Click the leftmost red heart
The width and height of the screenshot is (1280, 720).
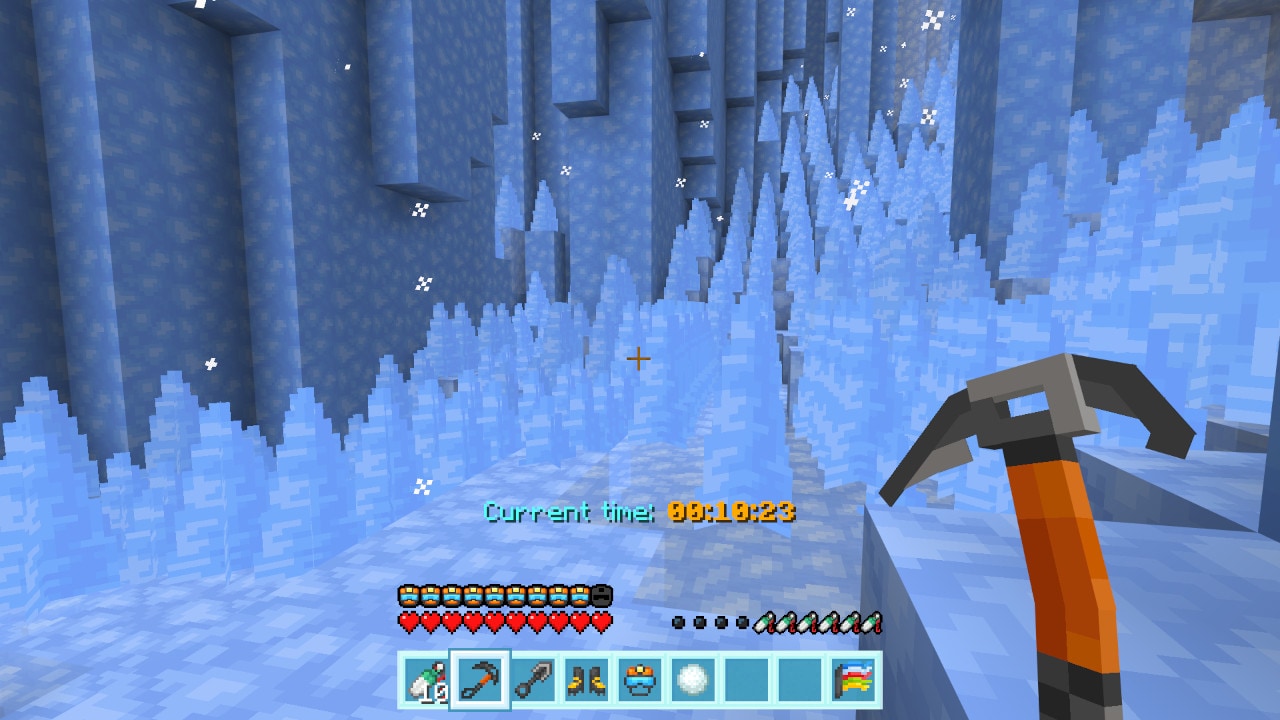406,618
